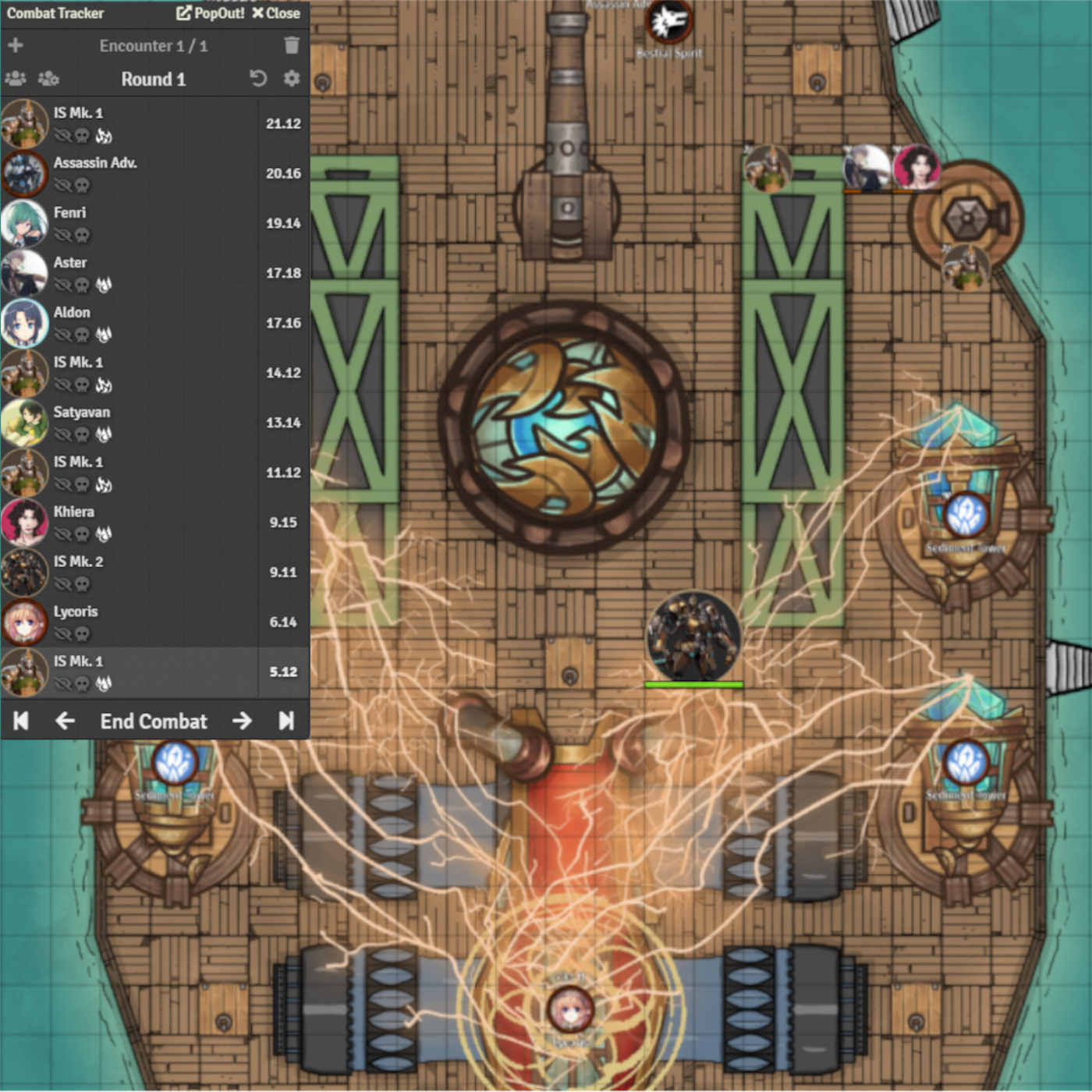Image resolution: width=1092 pixels, height=1092 pixels.
Task: Jump to first turn with skip-back control
Action: (x=20, y=721)
